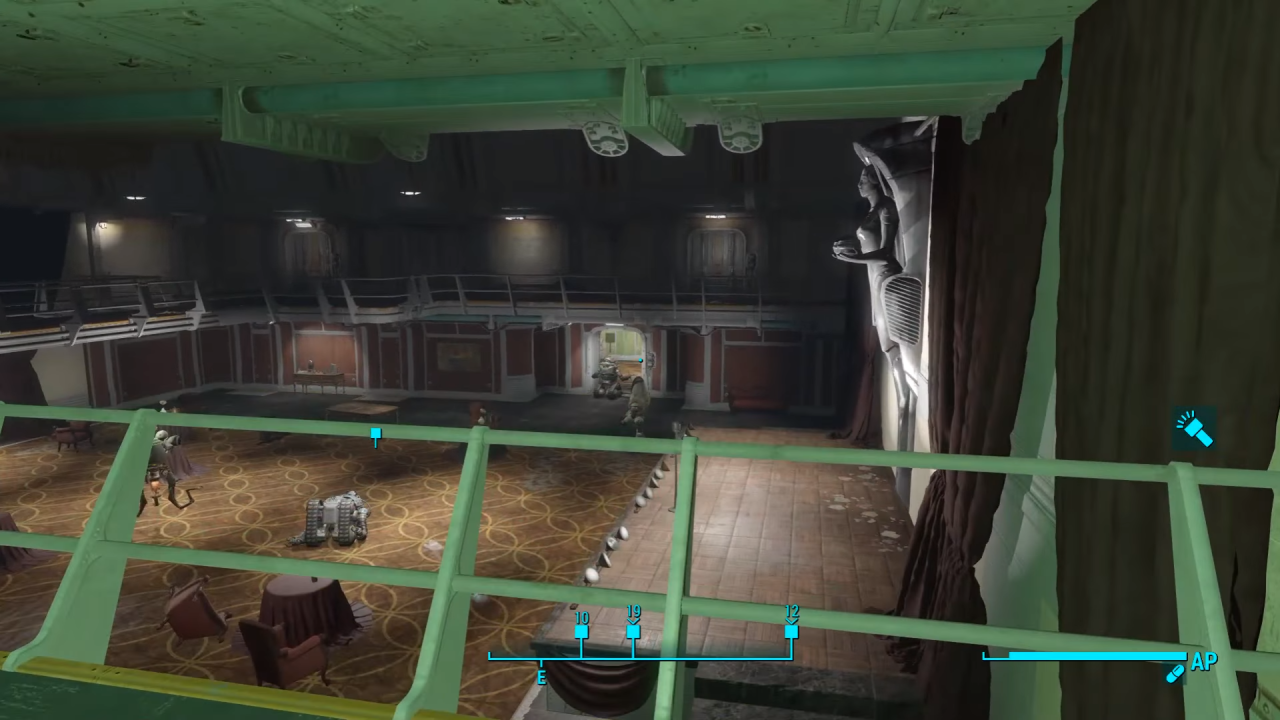The image size is (1280, 720).
Task: Click the settler in the left corner
Action: (160, 460)
